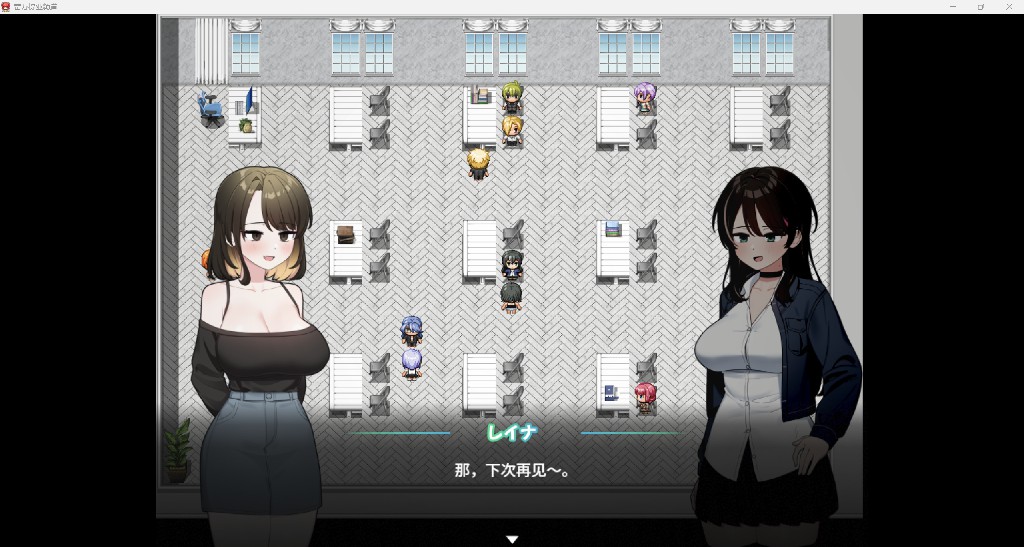Minimize the game window
This screenshot has height=547, width=1024.
coord(952,6)
